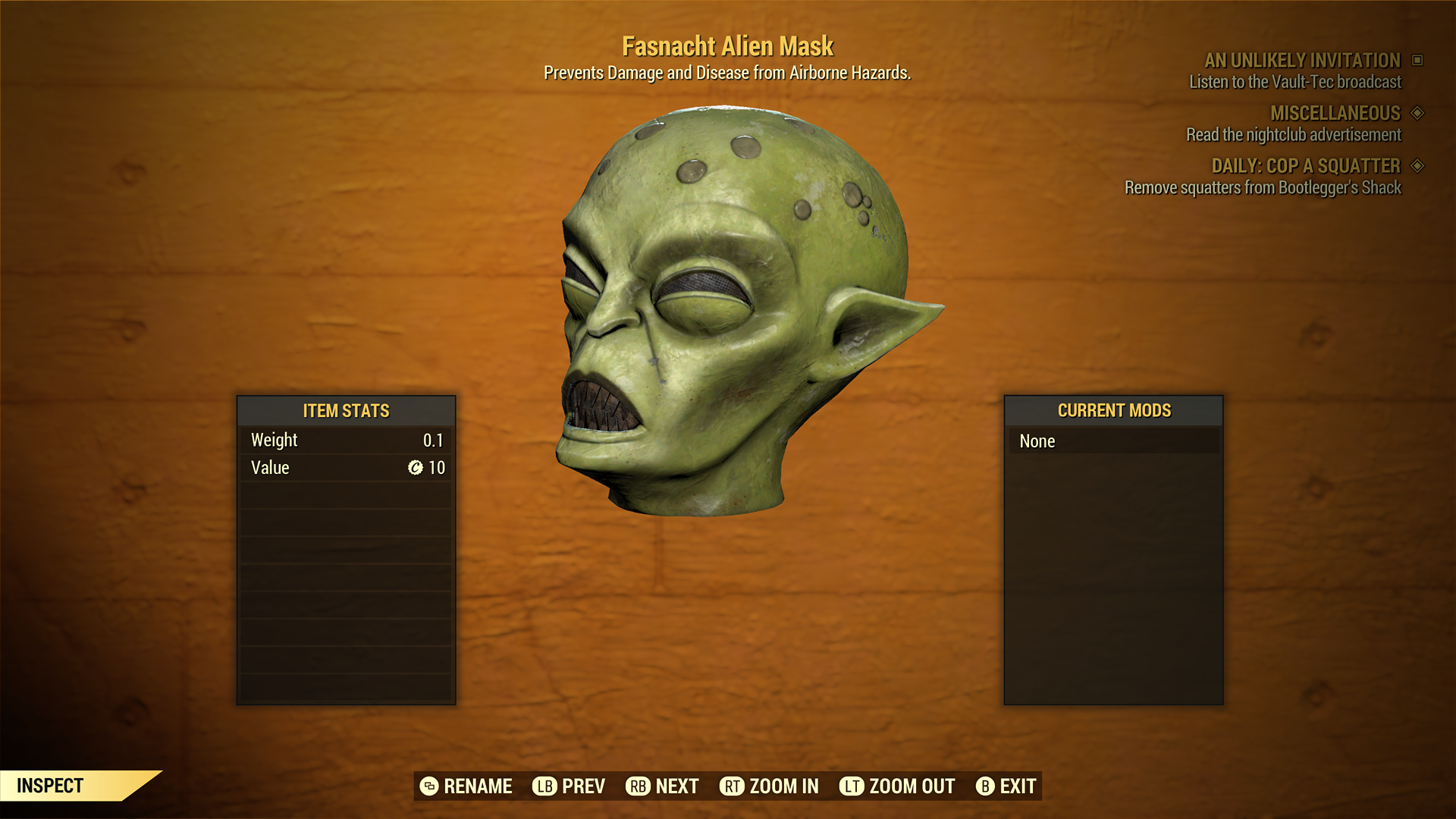Click the LB Prev button icon
This screenshot has width=1456, height=819.
pyautogui.click(x=544, y=786)
